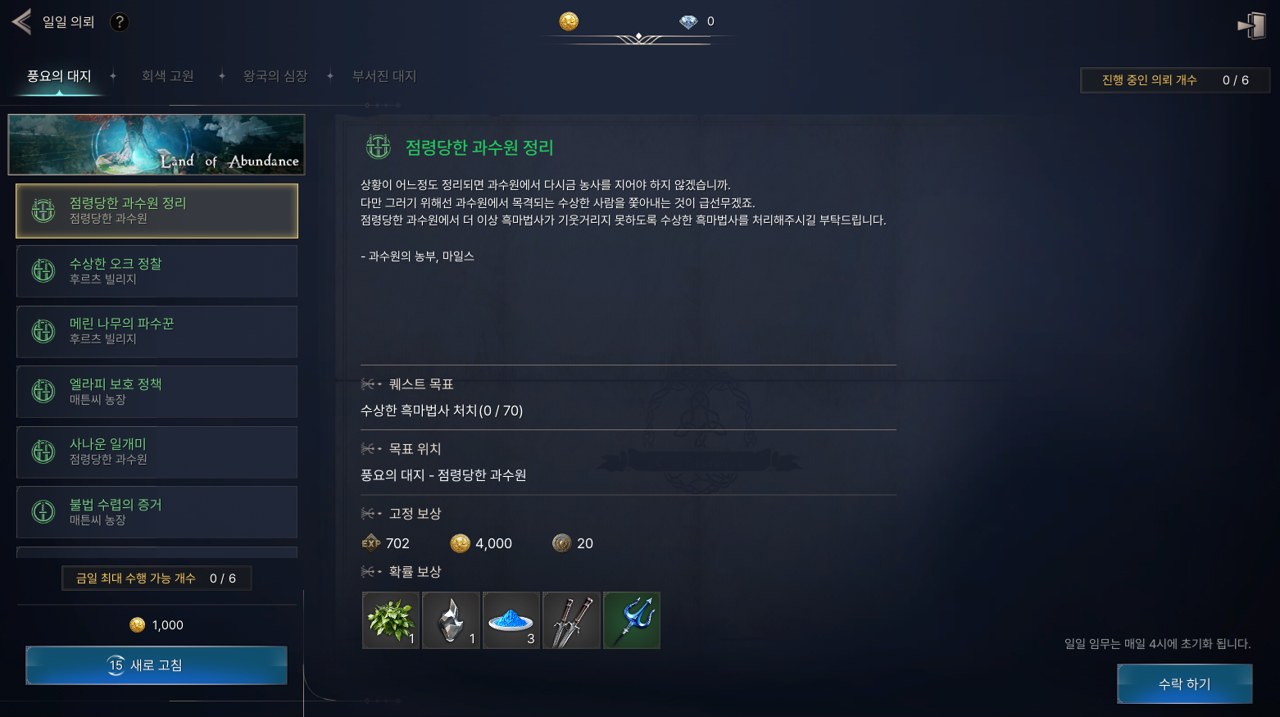Image resolution: width=1280 pixels, height=717 pixels.
Task: Go back using the top-left arrow
Action: tap(21, 22)
